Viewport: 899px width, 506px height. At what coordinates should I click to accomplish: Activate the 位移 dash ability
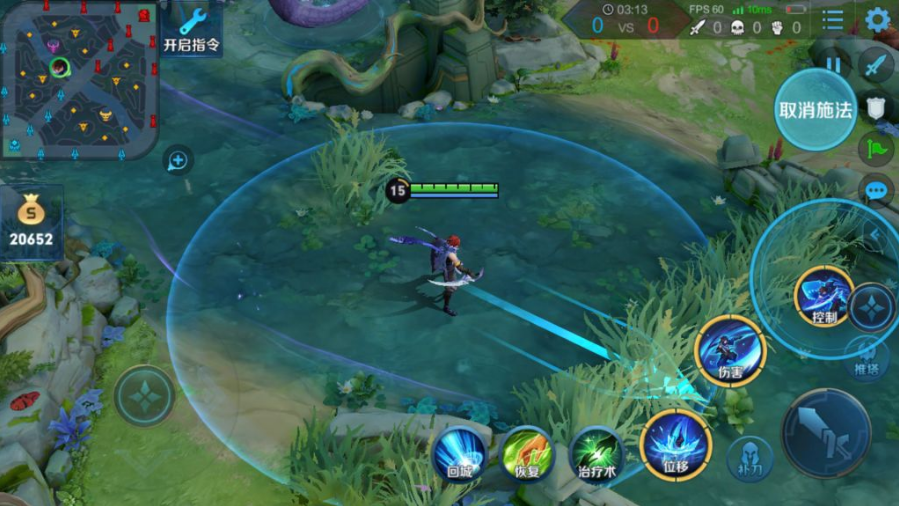676,445
